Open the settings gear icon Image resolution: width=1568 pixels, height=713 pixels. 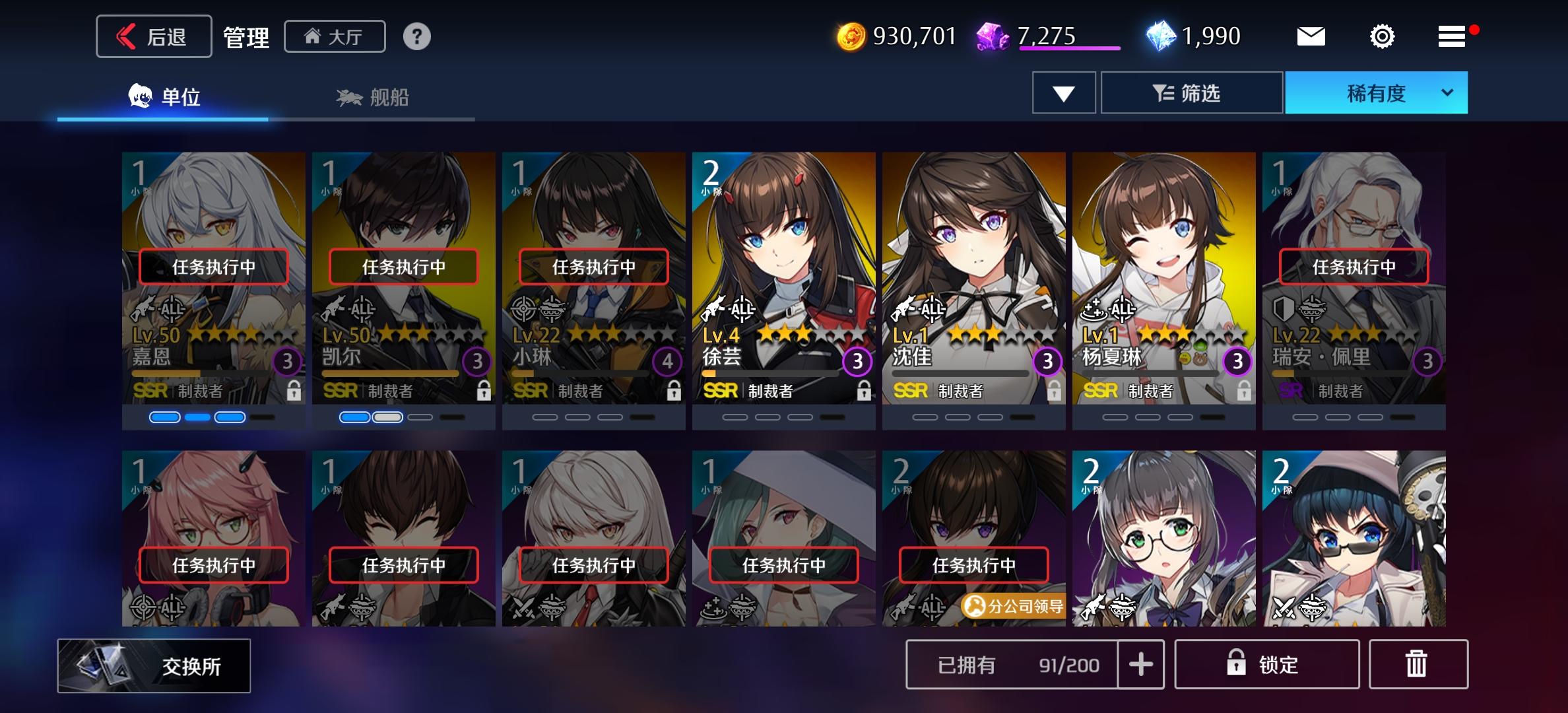click(1381, 36)
